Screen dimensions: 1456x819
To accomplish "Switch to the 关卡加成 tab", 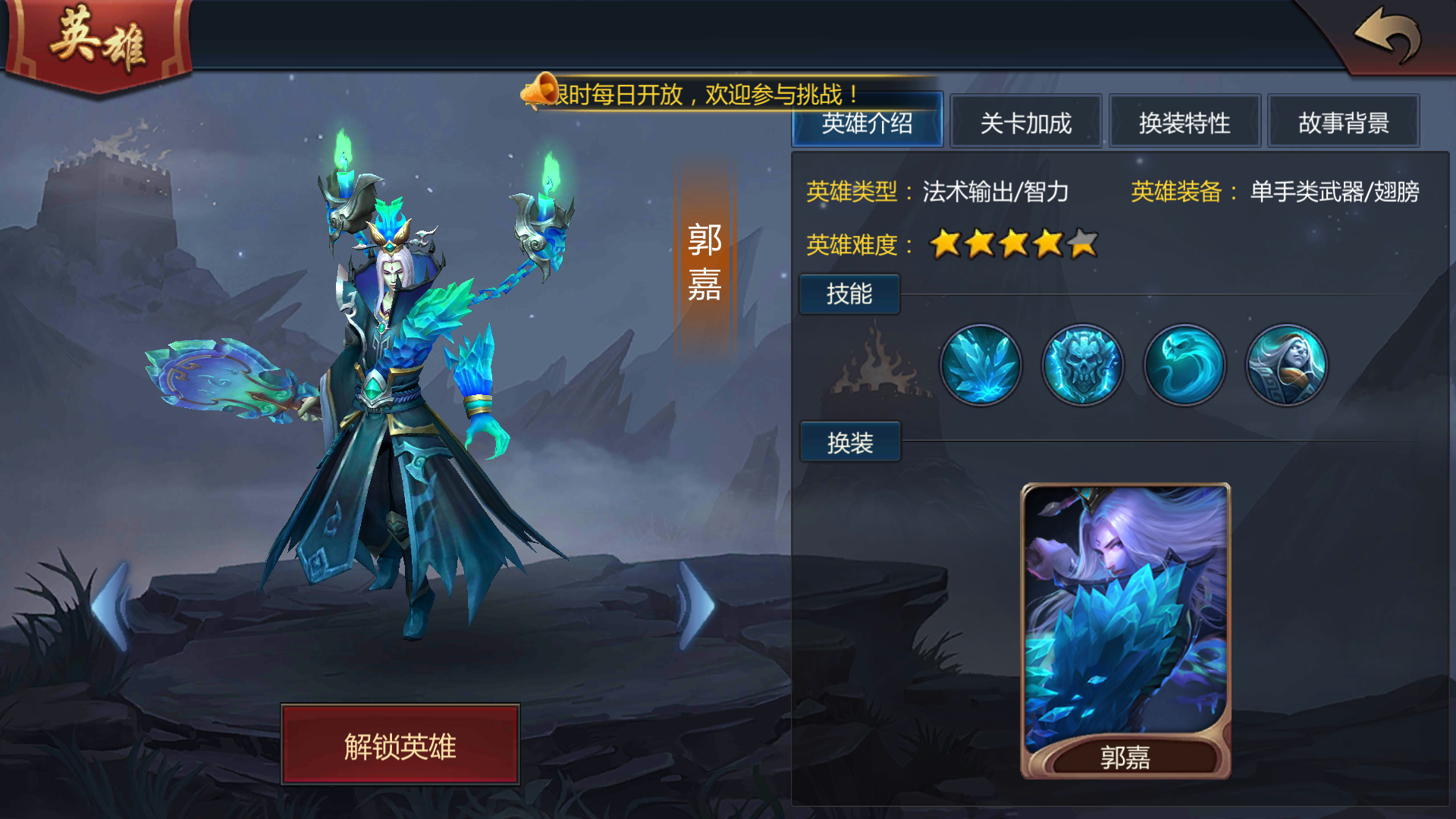I will click(x=1026, y=123).
